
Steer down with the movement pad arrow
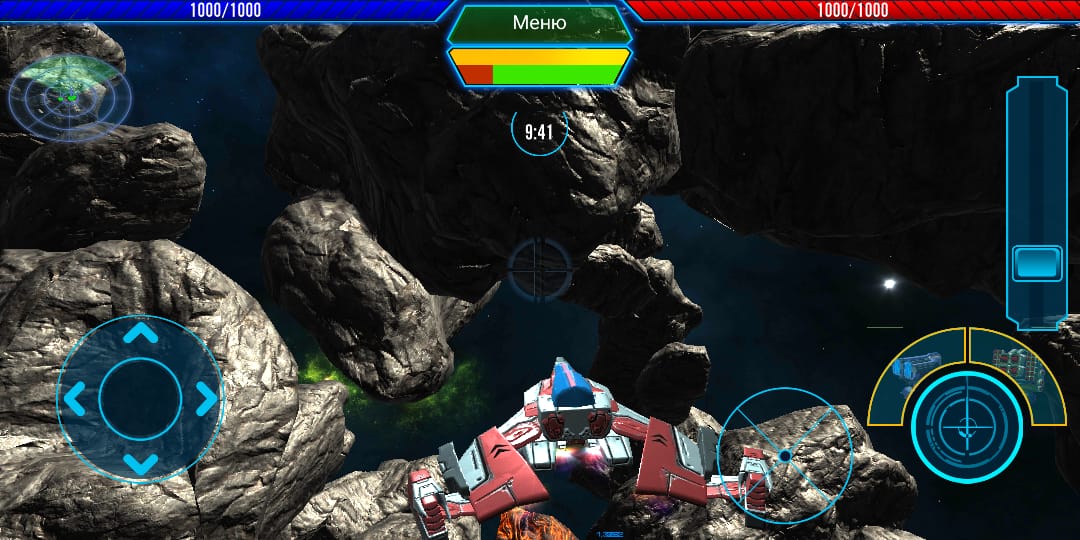[x=140, y=463]
